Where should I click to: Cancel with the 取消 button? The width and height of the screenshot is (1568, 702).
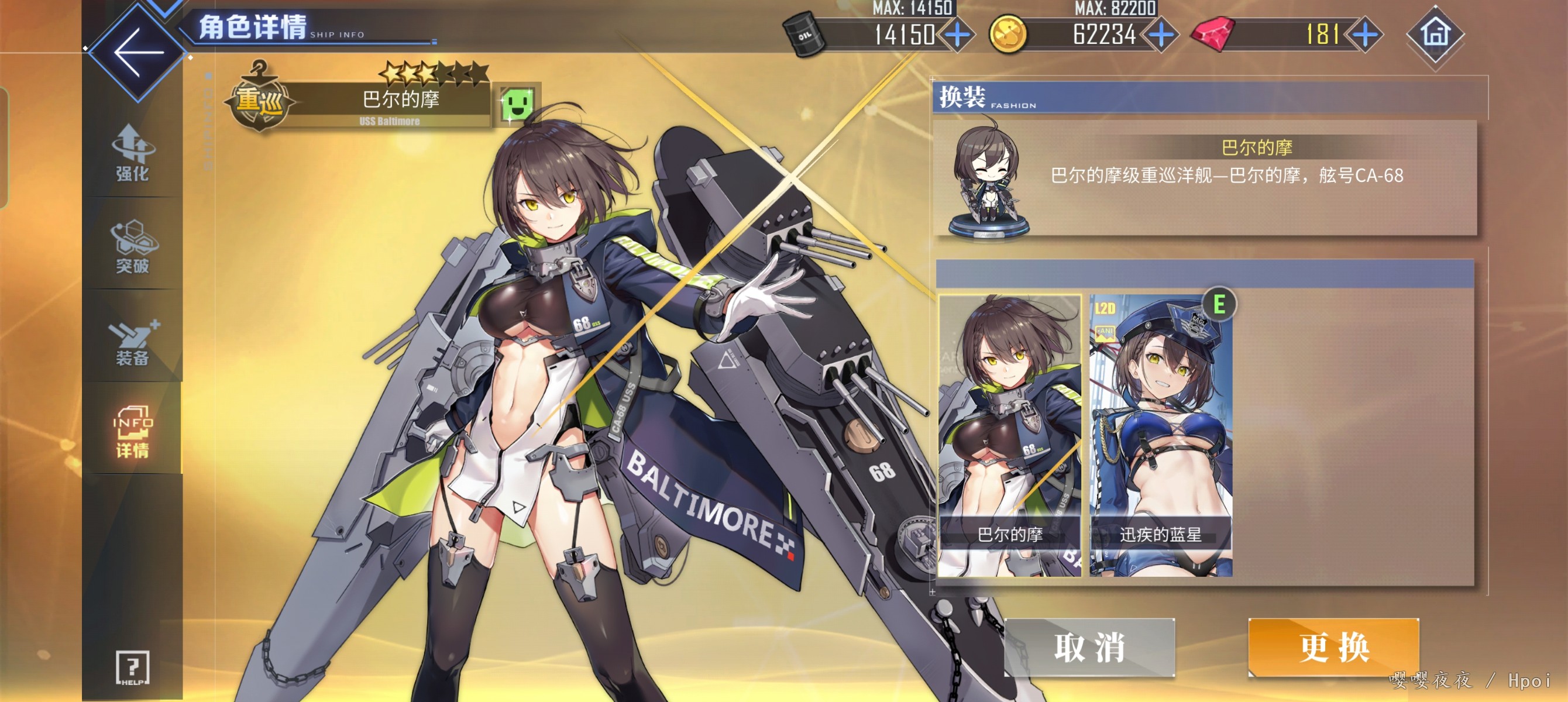(1089, 646)
